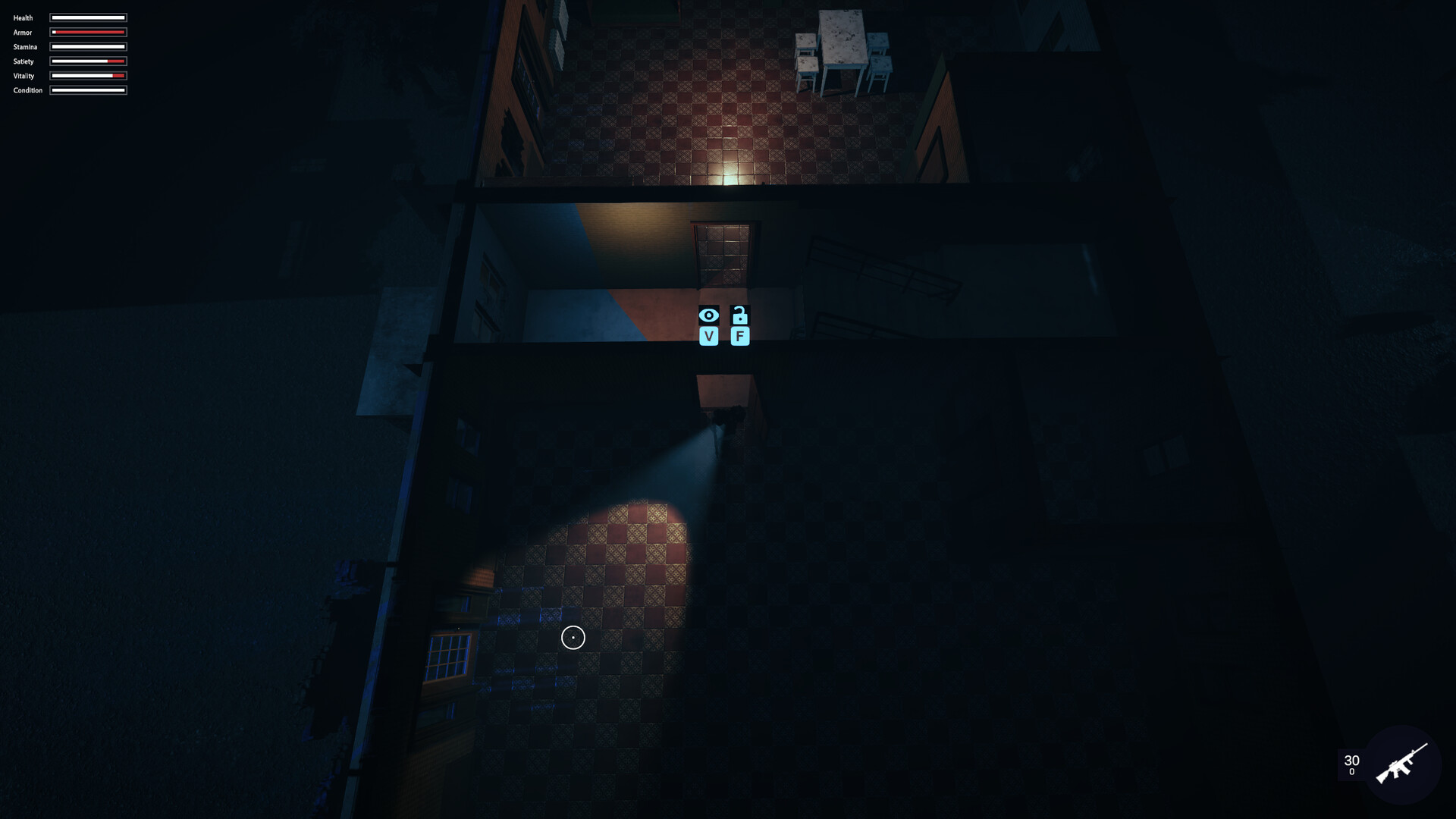The width and height of the screenshot is (1456, 819).
Task: Click the V keybind prompt
Action: (x=710, y=336)
